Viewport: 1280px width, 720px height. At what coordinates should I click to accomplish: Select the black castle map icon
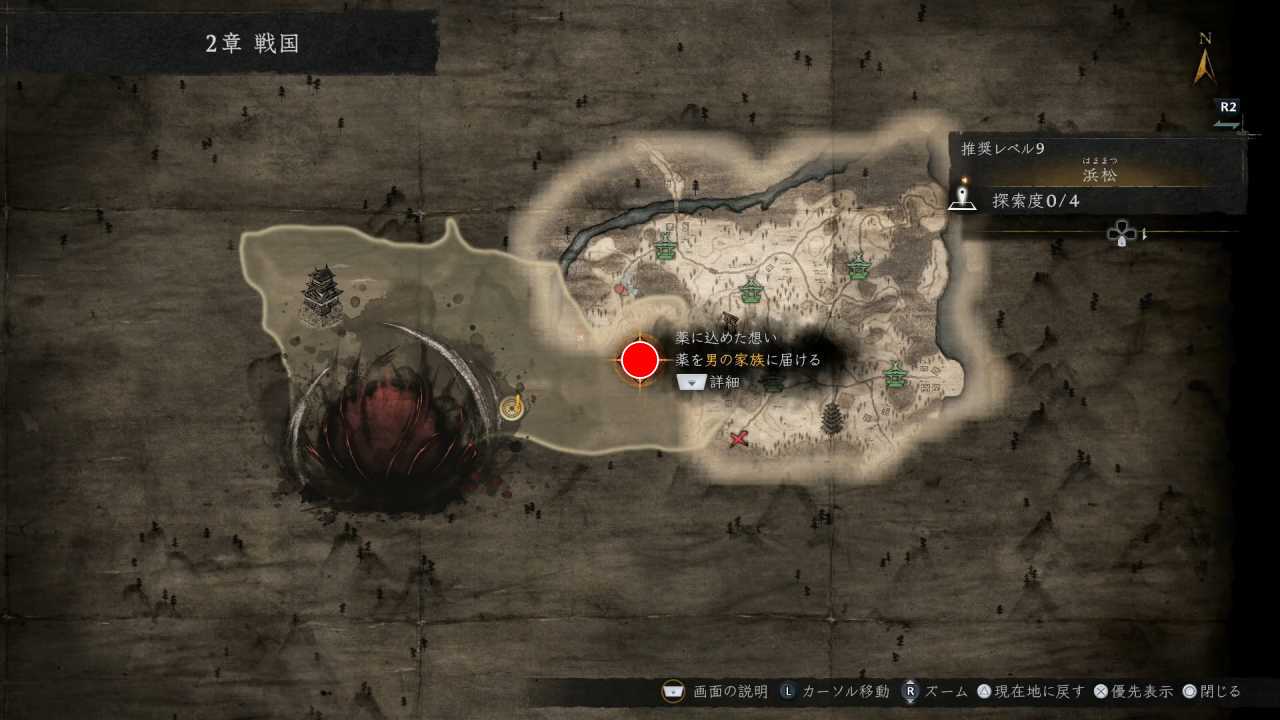[323, 294]
